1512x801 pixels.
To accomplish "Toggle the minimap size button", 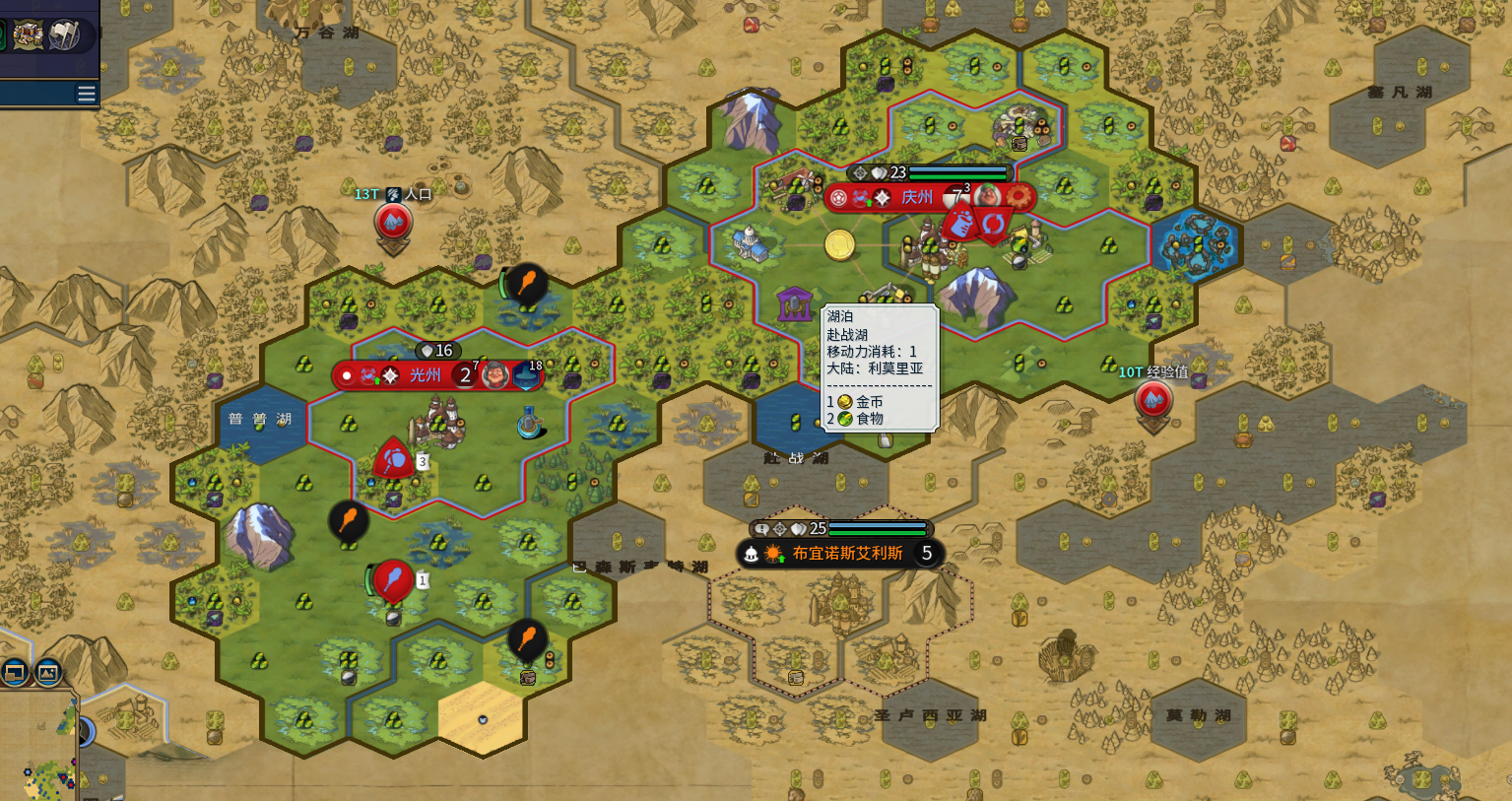I will coord(15,673).
